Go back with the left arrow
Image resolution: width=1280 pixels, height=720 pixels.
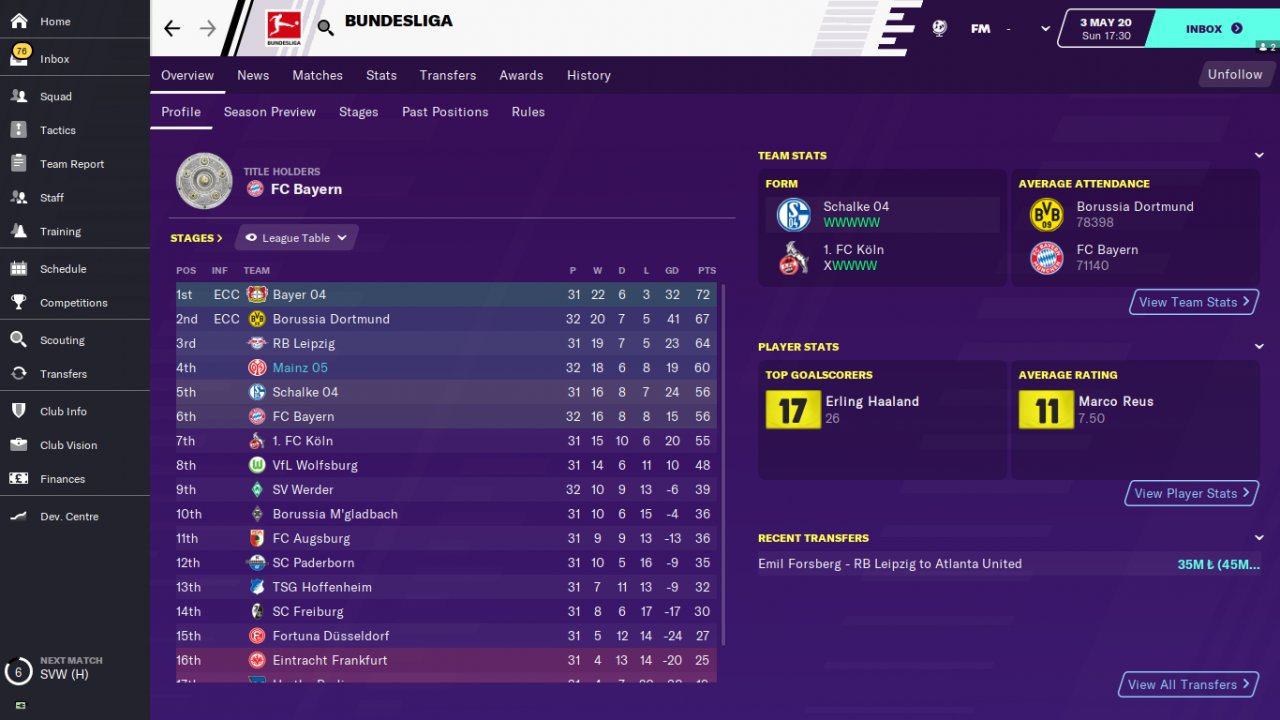172,28
